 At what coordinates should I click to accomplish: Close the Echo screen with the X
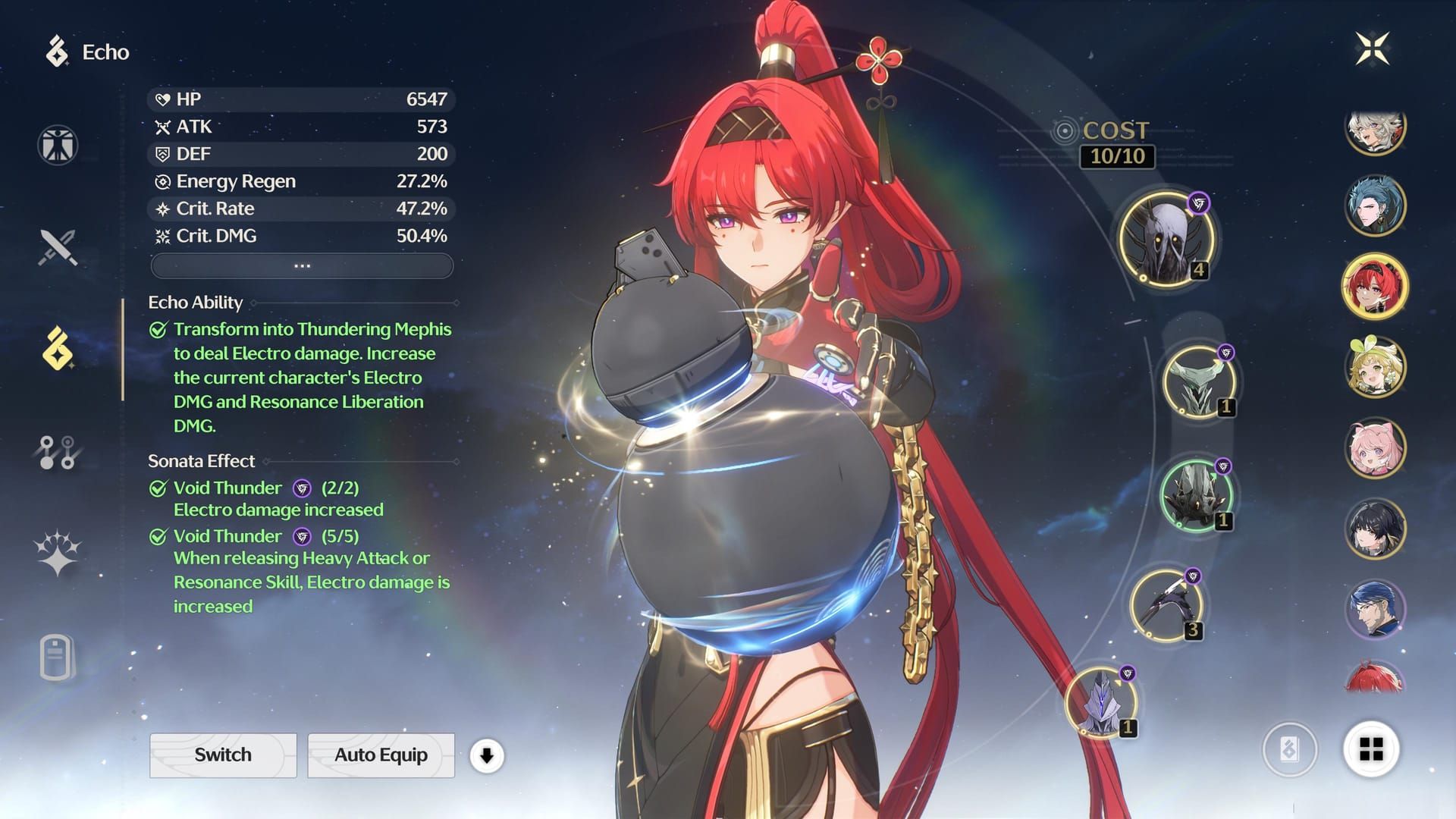tap(1373, 49)
